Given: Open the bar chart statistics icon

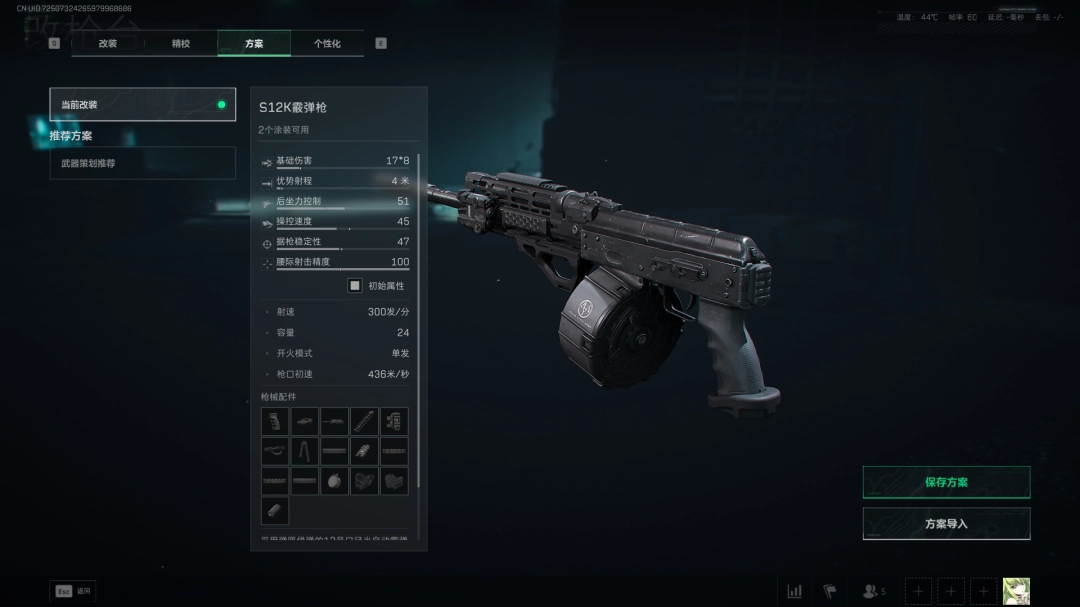Looking at the screenshot, I should [x=794, y=591].
